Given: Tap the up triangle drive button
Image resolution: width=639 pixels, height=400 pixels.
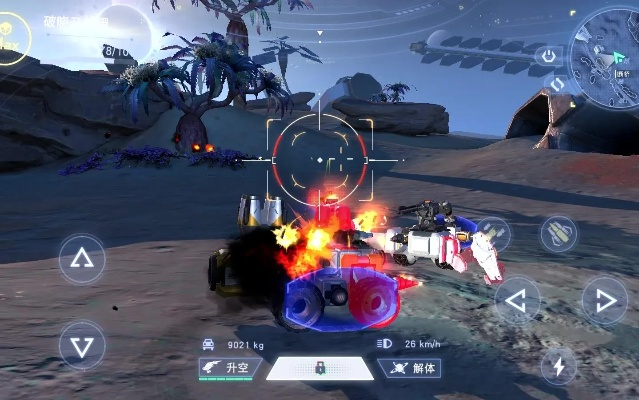Looking at the screenshot, I should pyautogui.click(x=82, y=261).
